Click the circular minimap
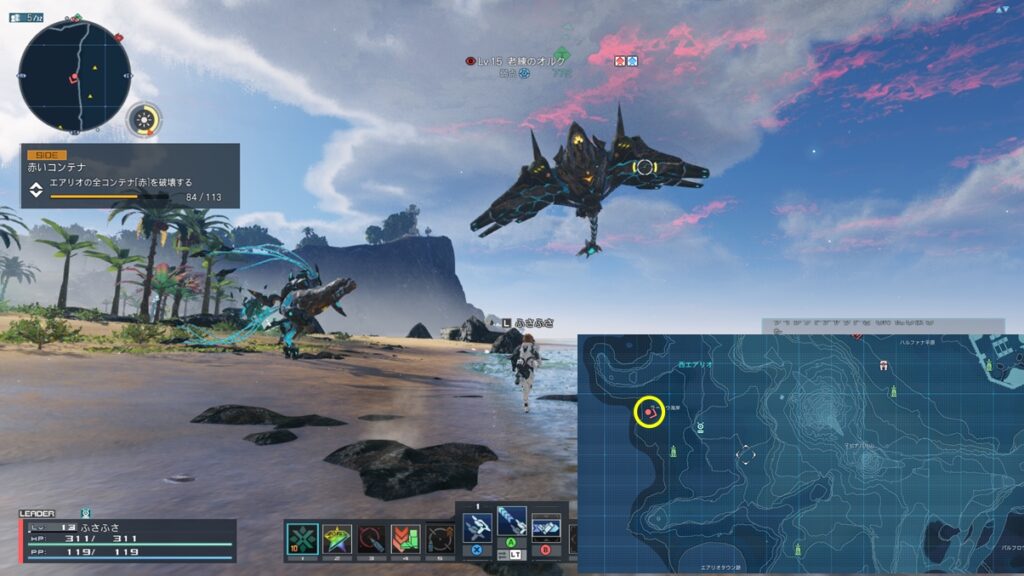This screenshot has height=576, width=1024. point(74,77)
